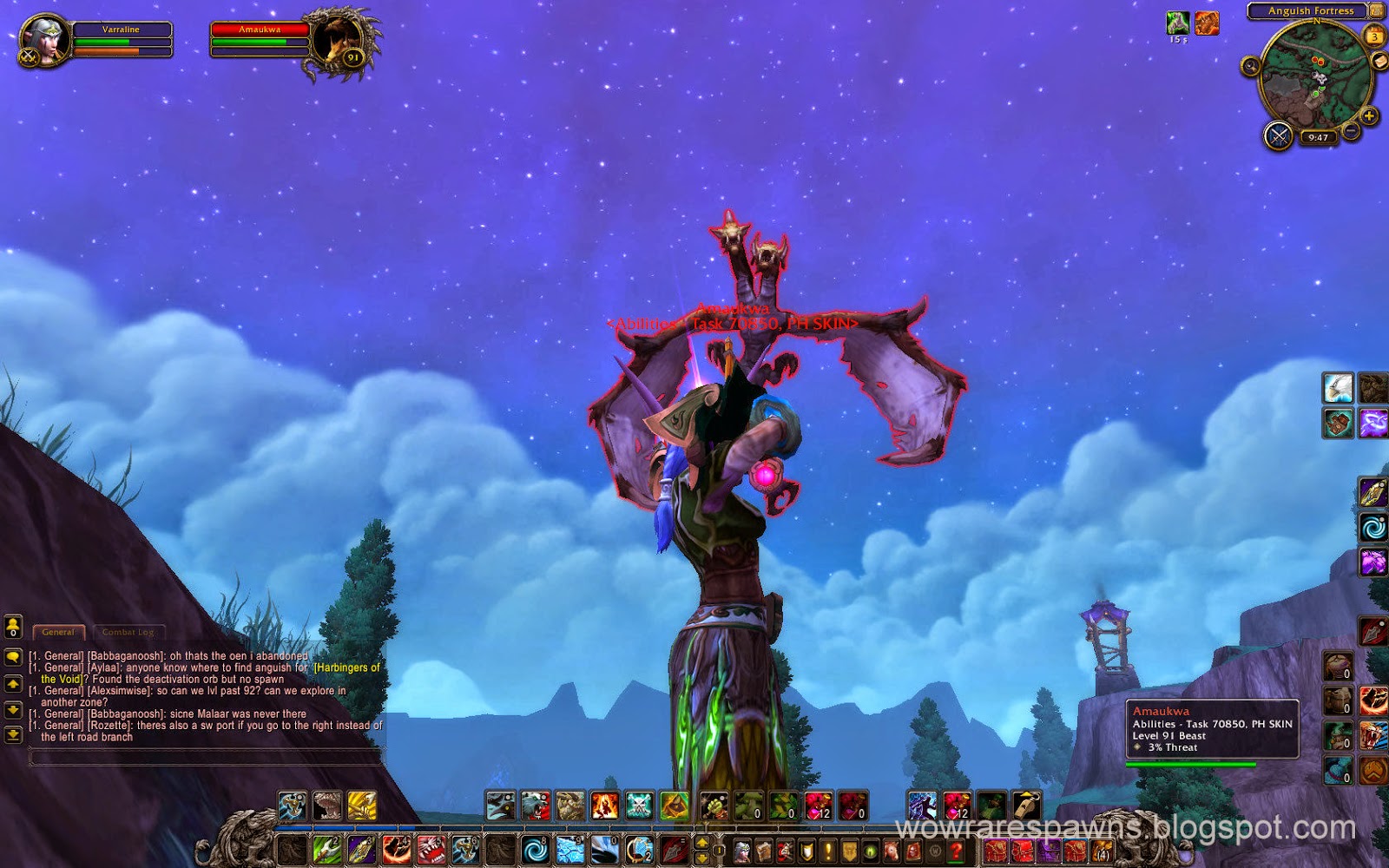This screenshot has width=1389, height=868.
Task: Switch to the Combat Log tab
Action: [128, 632]
